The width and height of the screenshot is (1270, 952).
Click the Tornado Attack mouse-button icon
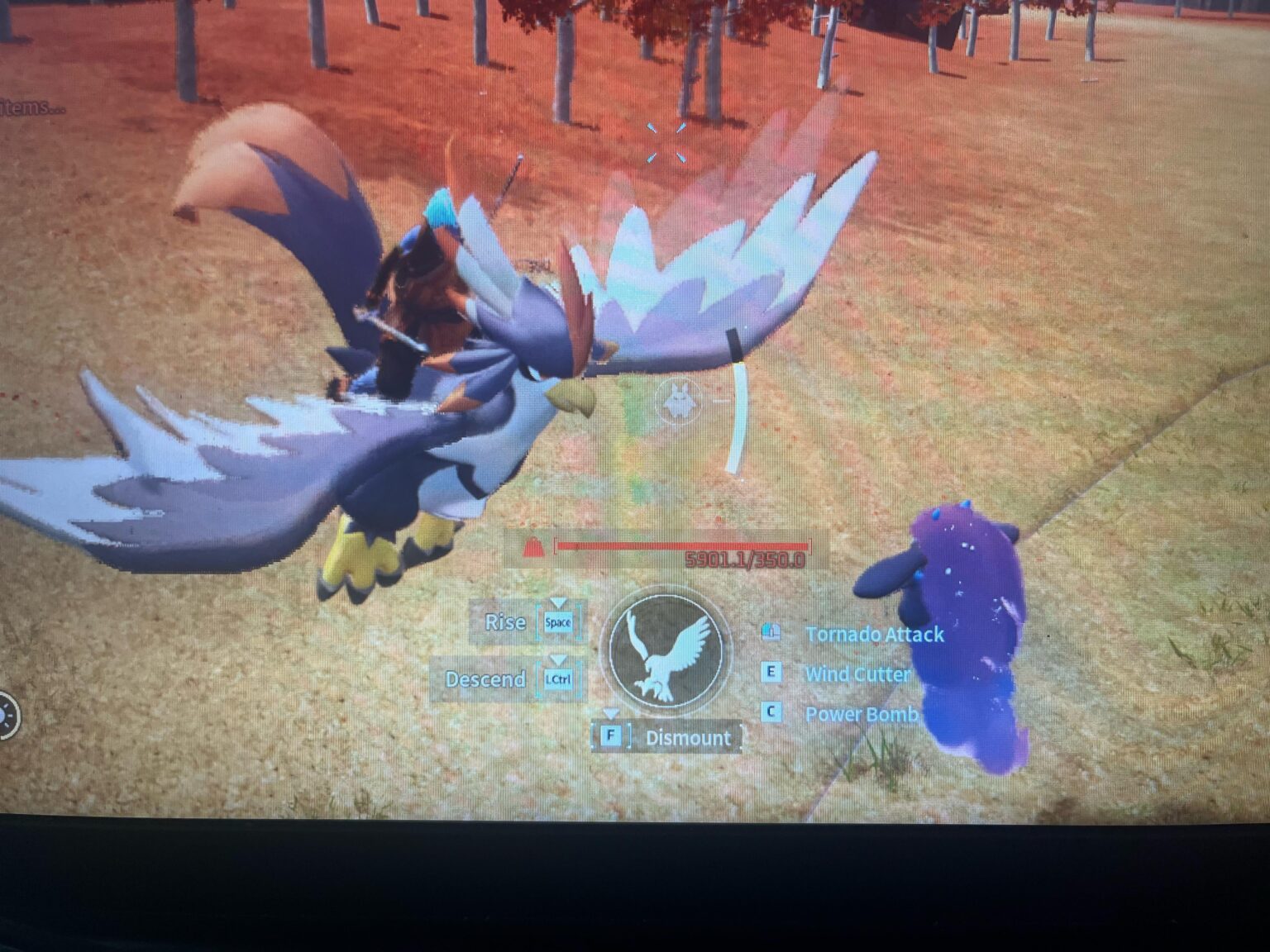point(772,630)
